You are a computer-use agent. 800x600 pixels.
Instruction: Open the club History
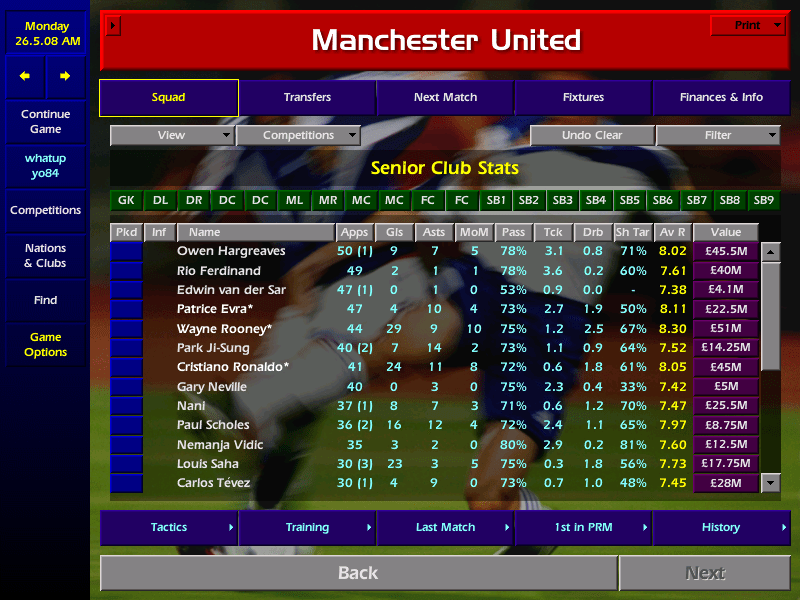721,527
